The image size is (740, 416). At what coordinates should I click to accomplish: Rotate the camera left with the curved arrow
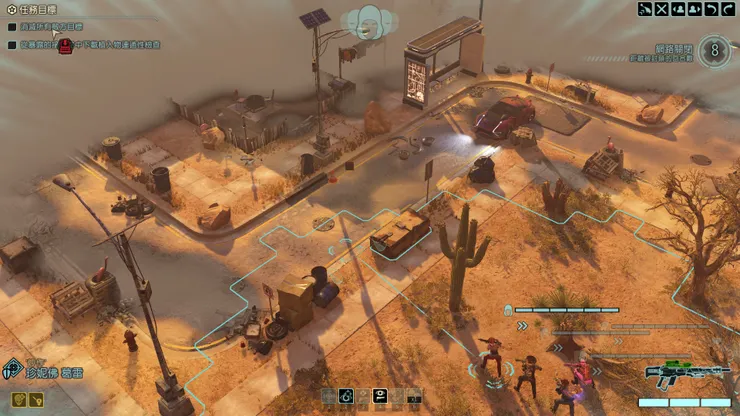[x=709, y=9]
